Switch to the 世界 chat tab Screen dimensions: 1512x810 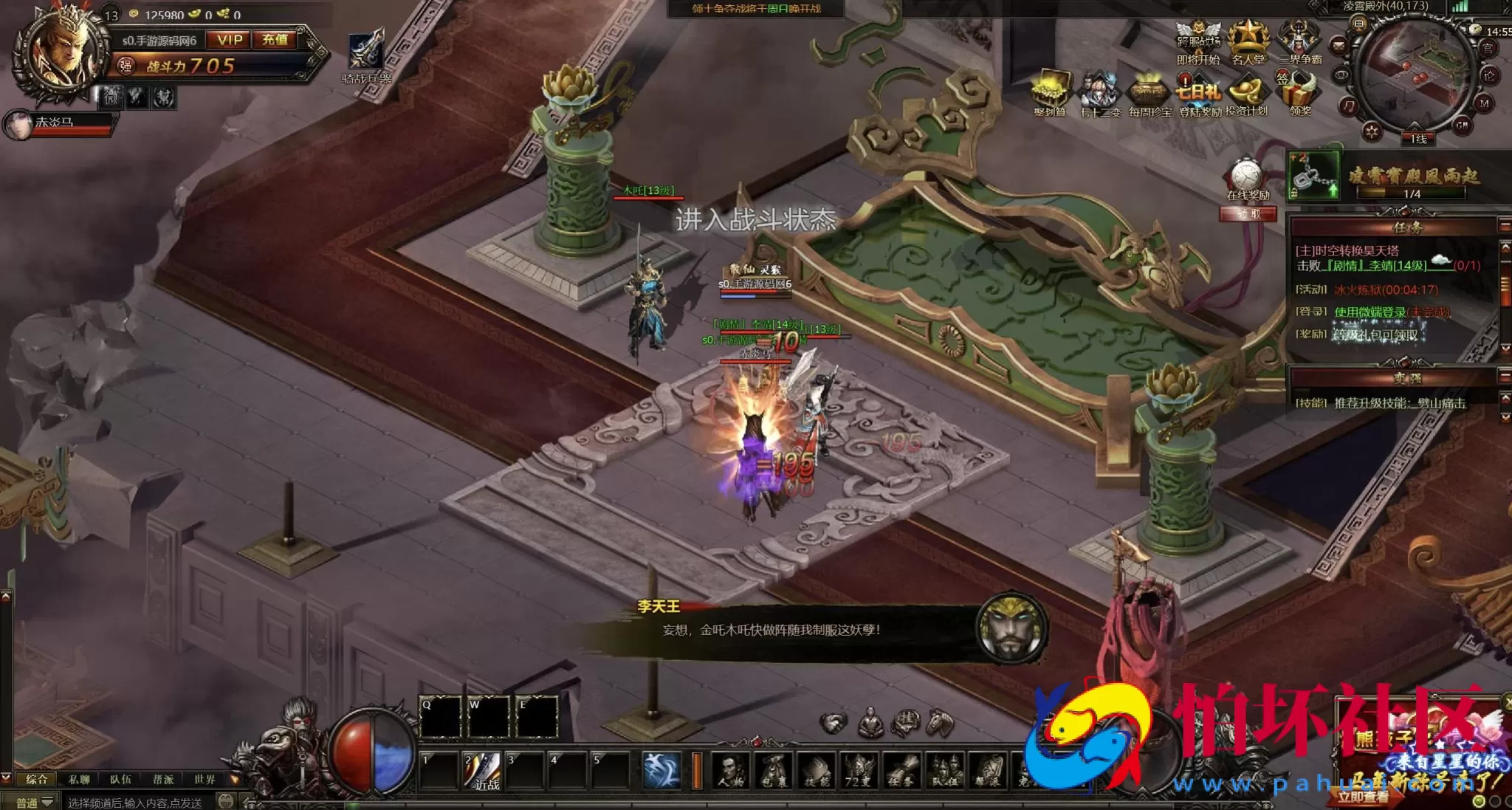tap(205, 780)
